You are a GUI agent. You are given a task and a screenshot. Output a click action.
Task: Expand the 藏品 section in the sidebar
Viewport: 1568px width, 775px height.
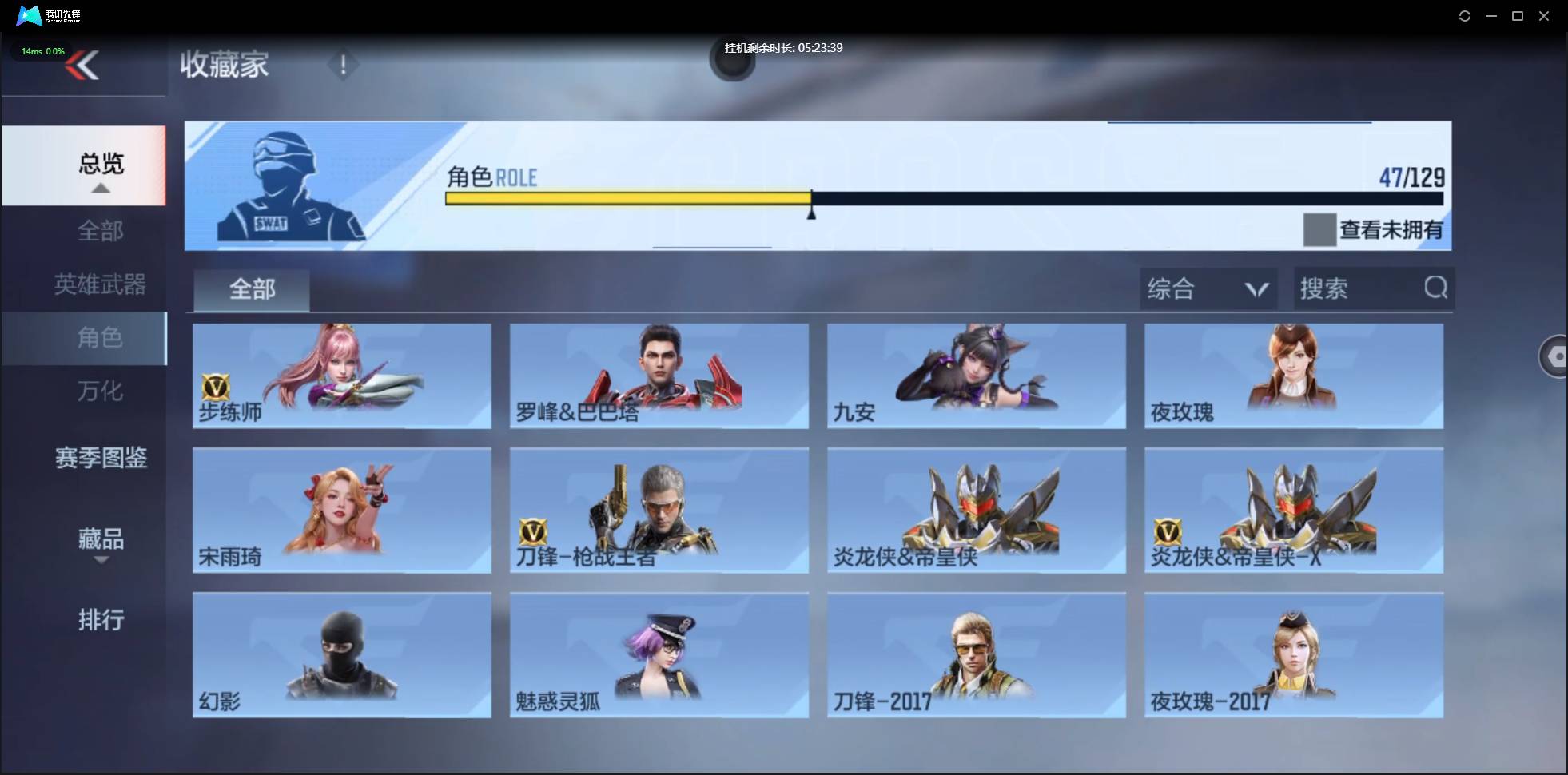(x=101, y=540)
